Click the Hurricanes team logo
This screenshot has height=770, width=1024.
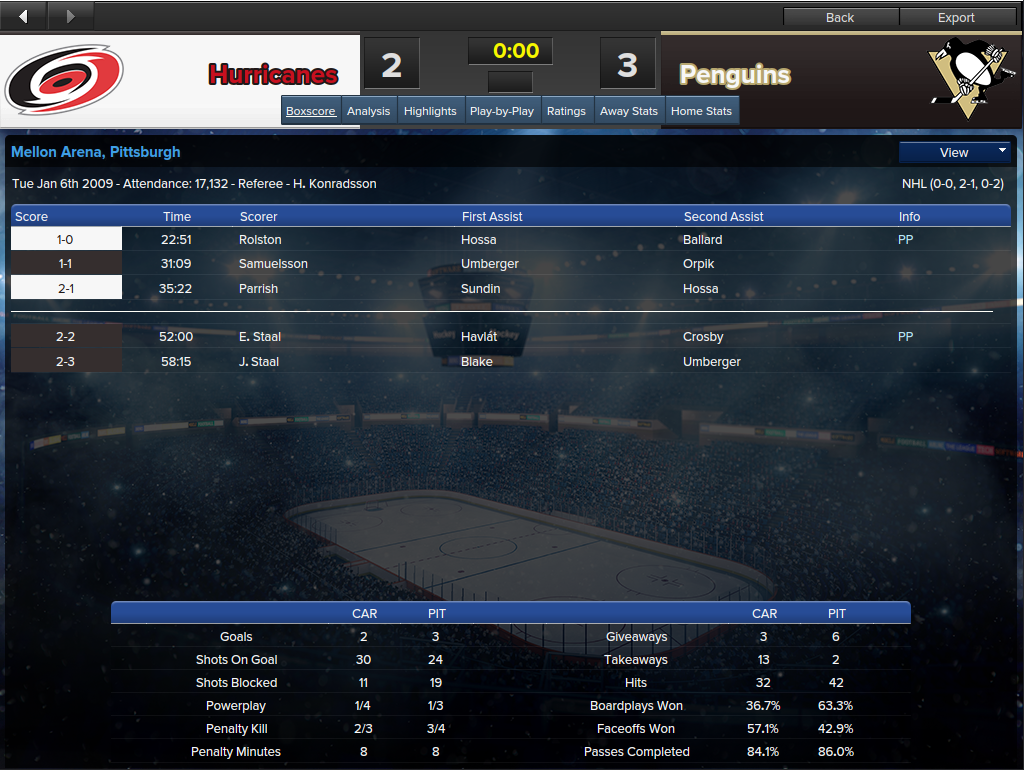point(64,79)
